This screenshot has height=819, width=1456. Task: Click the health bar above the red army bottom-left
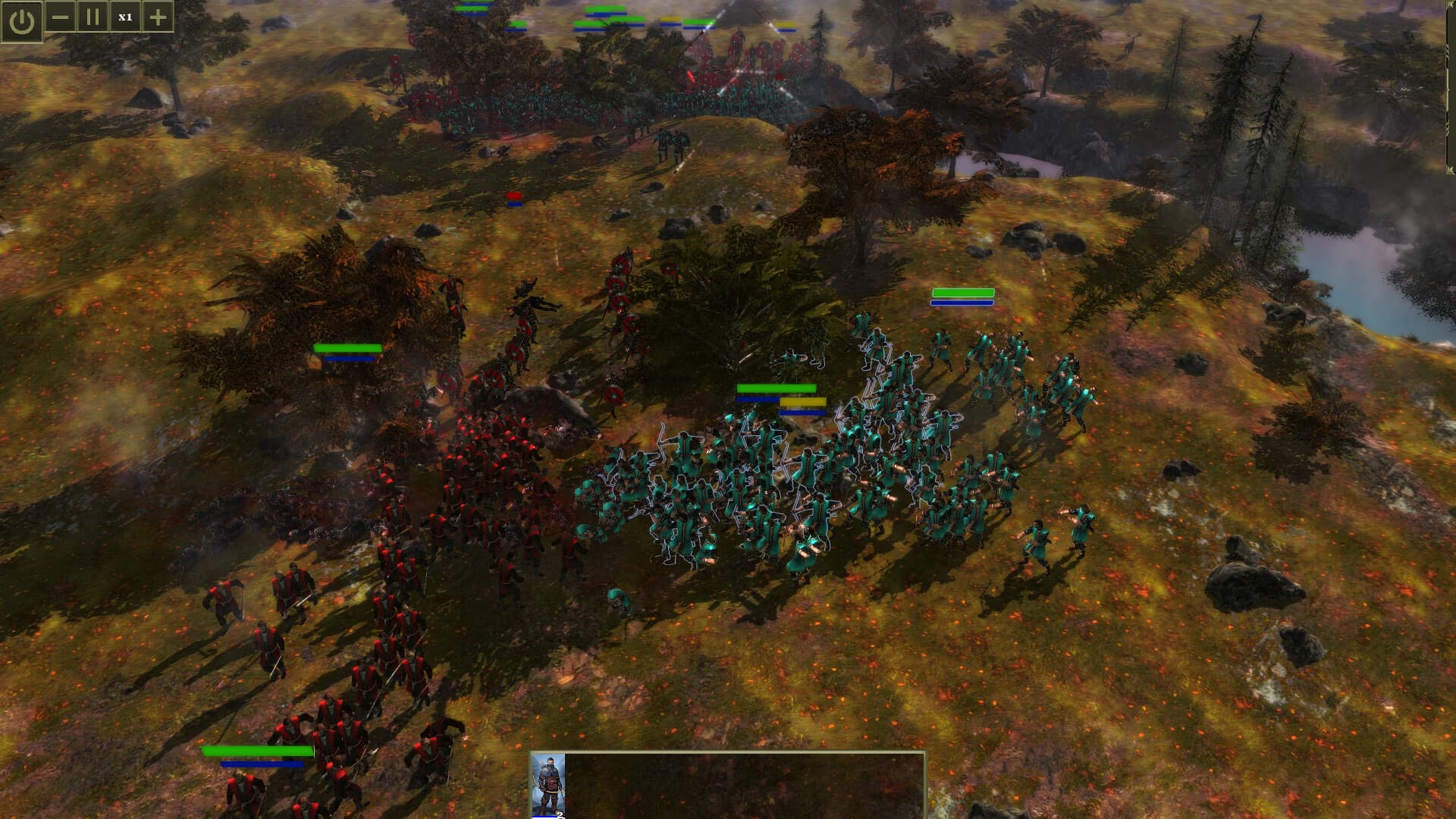(258, 750)
